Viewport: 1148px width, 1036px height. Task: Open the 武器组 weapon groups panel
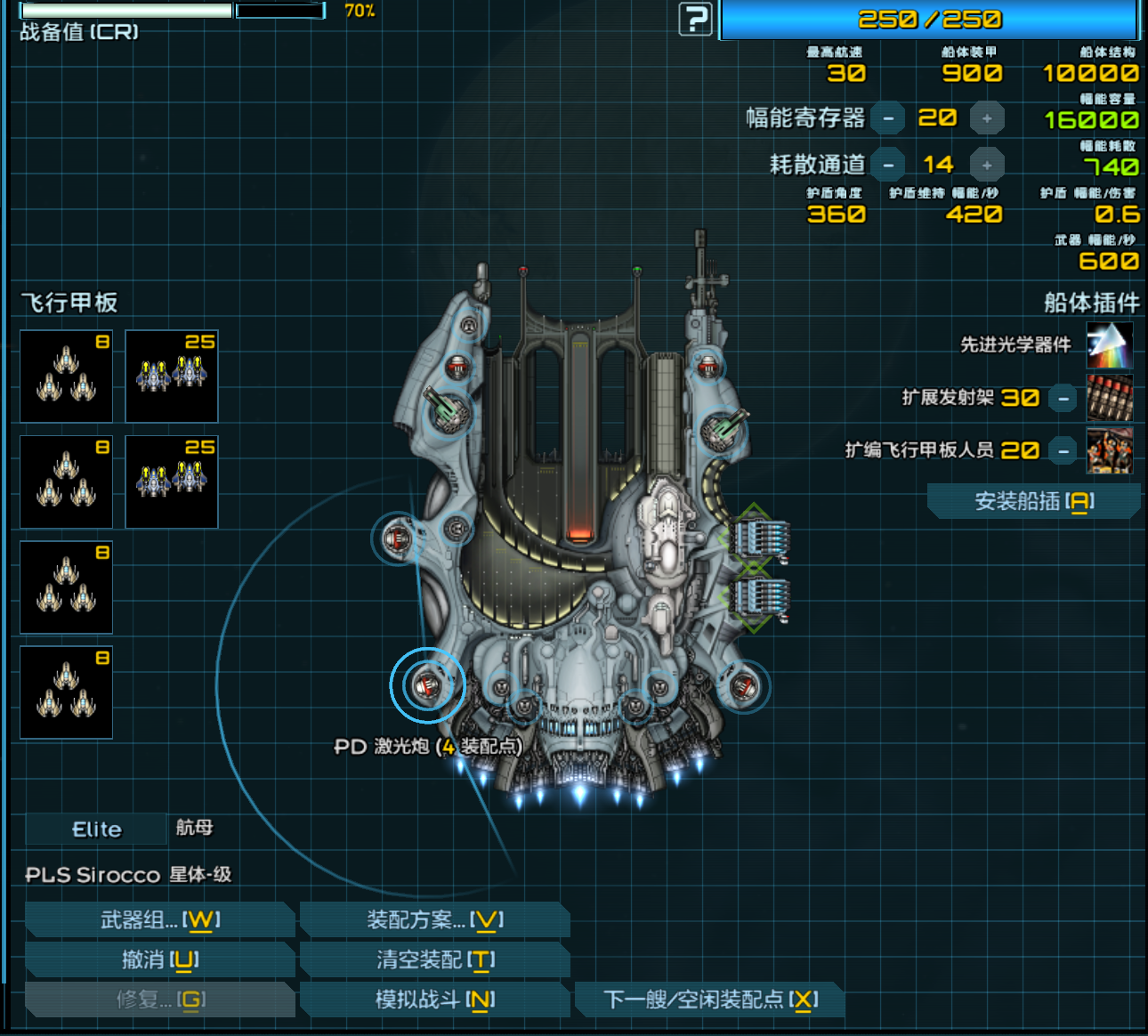160,919
